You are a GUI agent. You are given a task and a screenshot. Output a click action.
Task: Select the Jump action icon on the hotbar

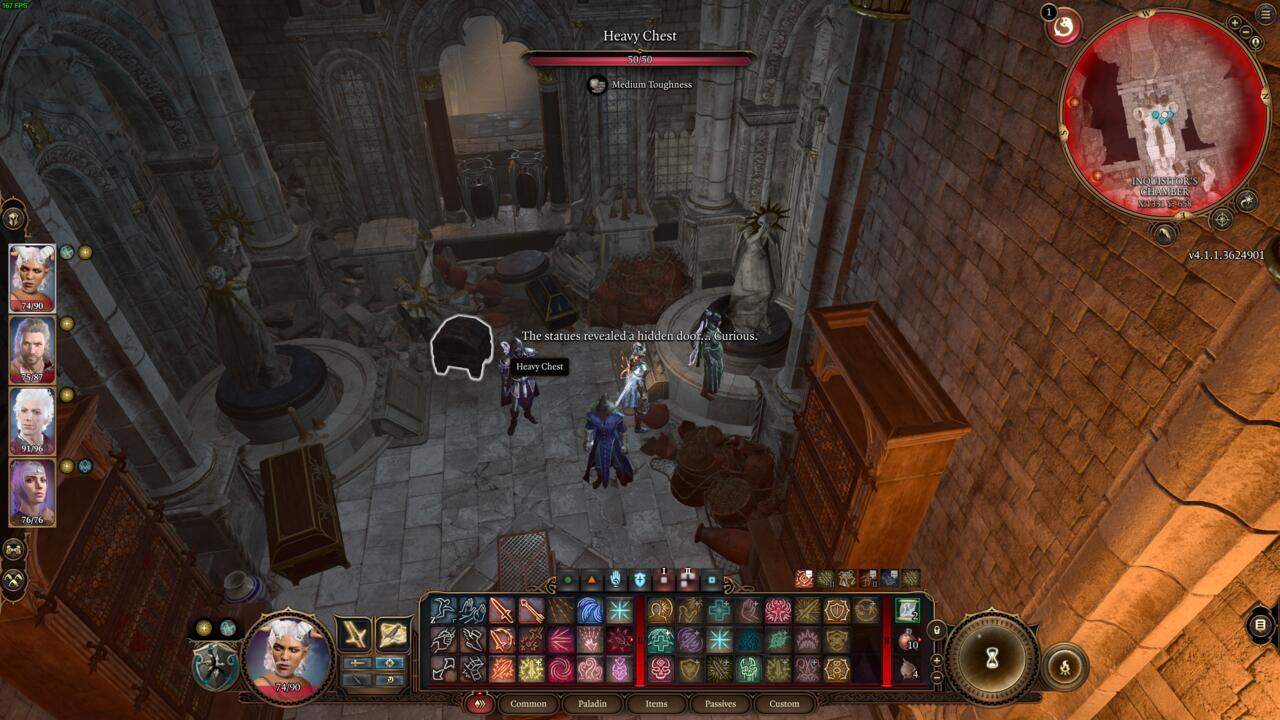point(437,610)
